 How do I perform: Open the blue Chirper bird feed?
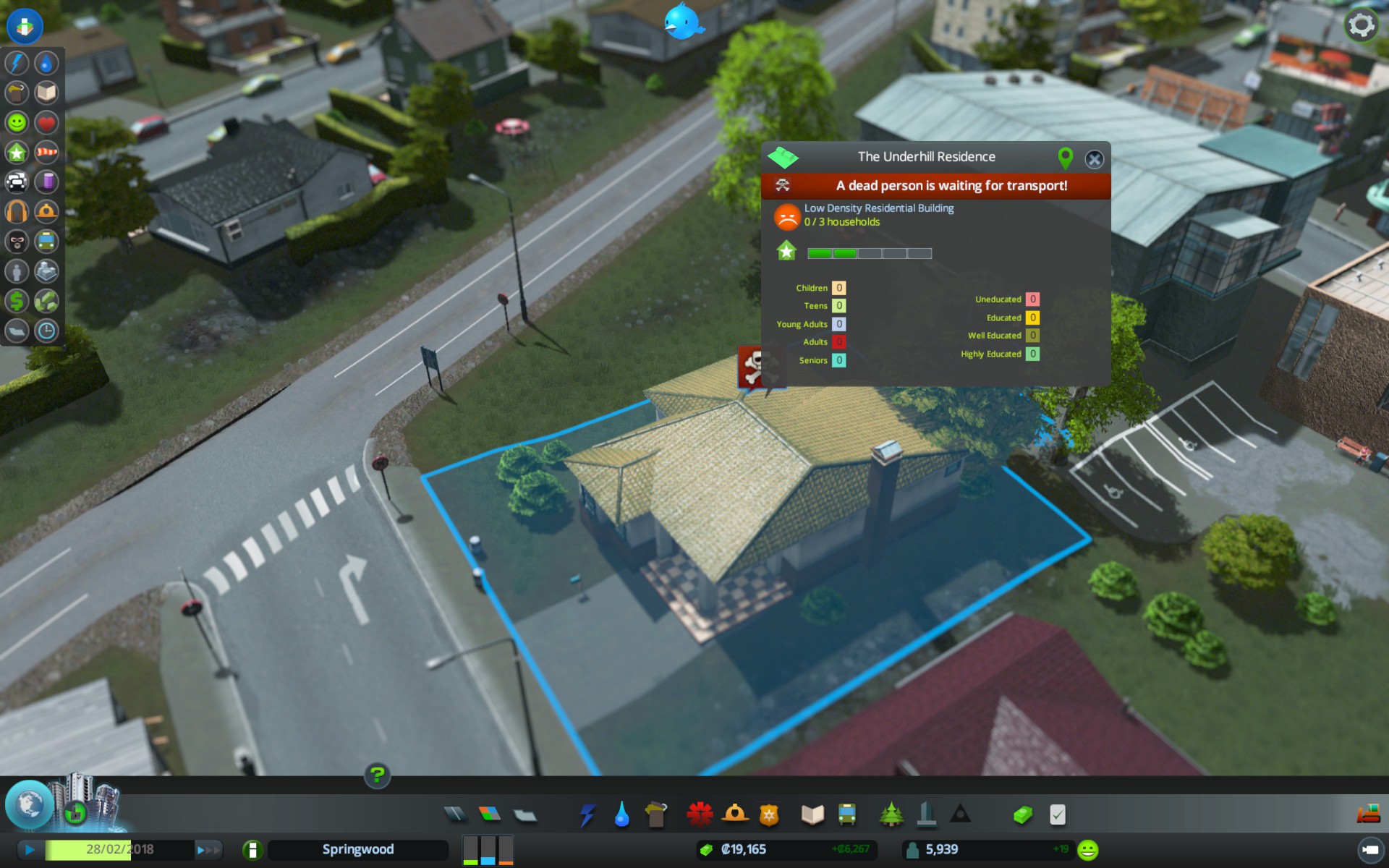tap(682, 22)
